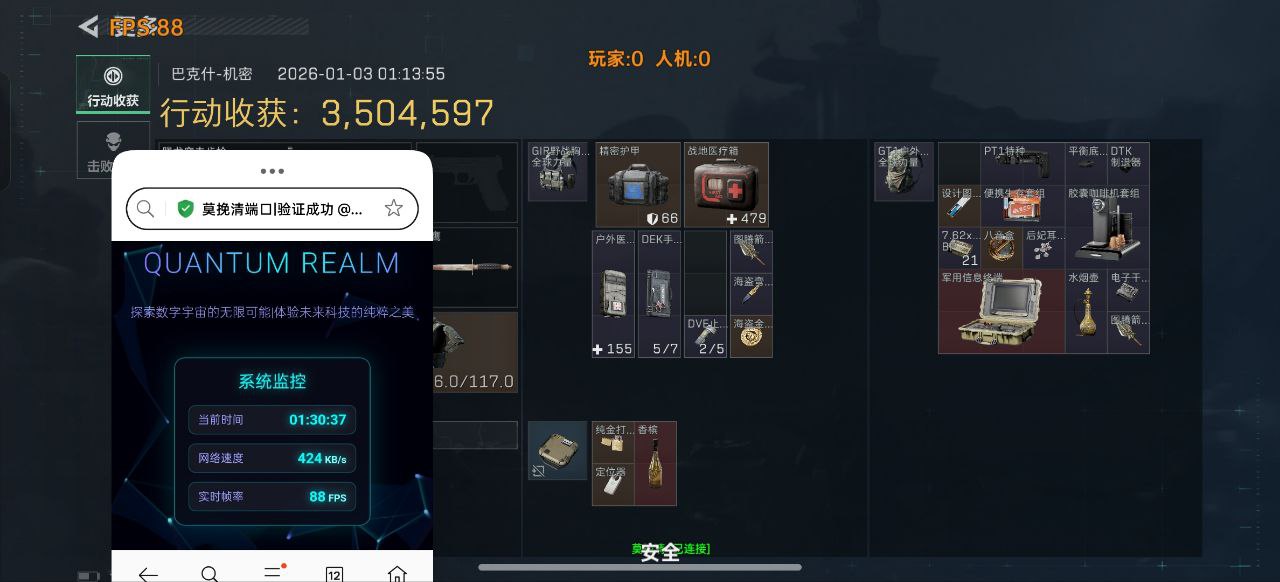Pick the DEK item showing 5/7
The width and height of the screenshot is (1280, 582).
659,294
